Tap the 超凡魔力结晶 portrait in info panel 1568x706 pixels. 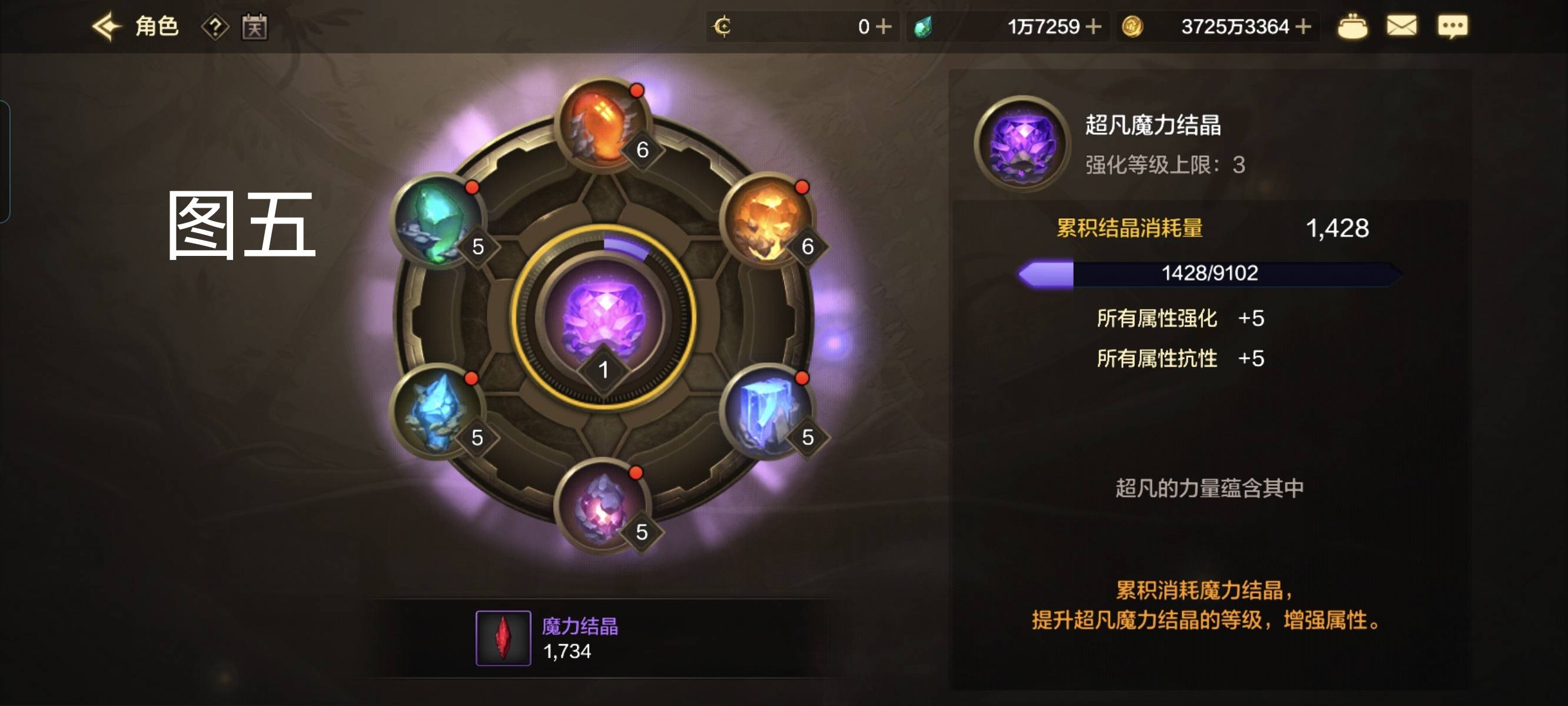[x=1022, y=144]
